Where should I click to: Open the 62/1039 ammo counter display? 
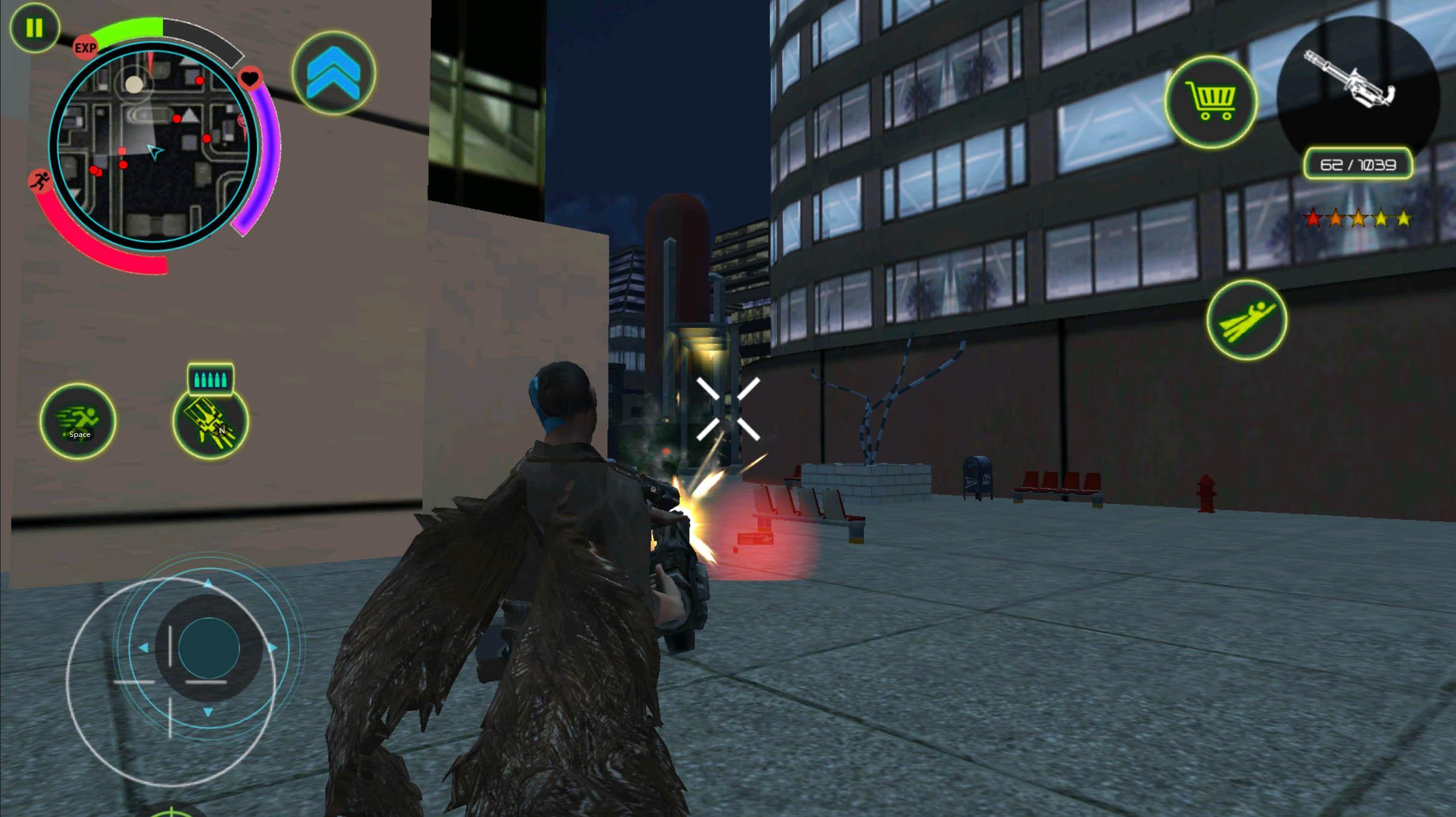pyautogui.click(x=1358, y=164)
